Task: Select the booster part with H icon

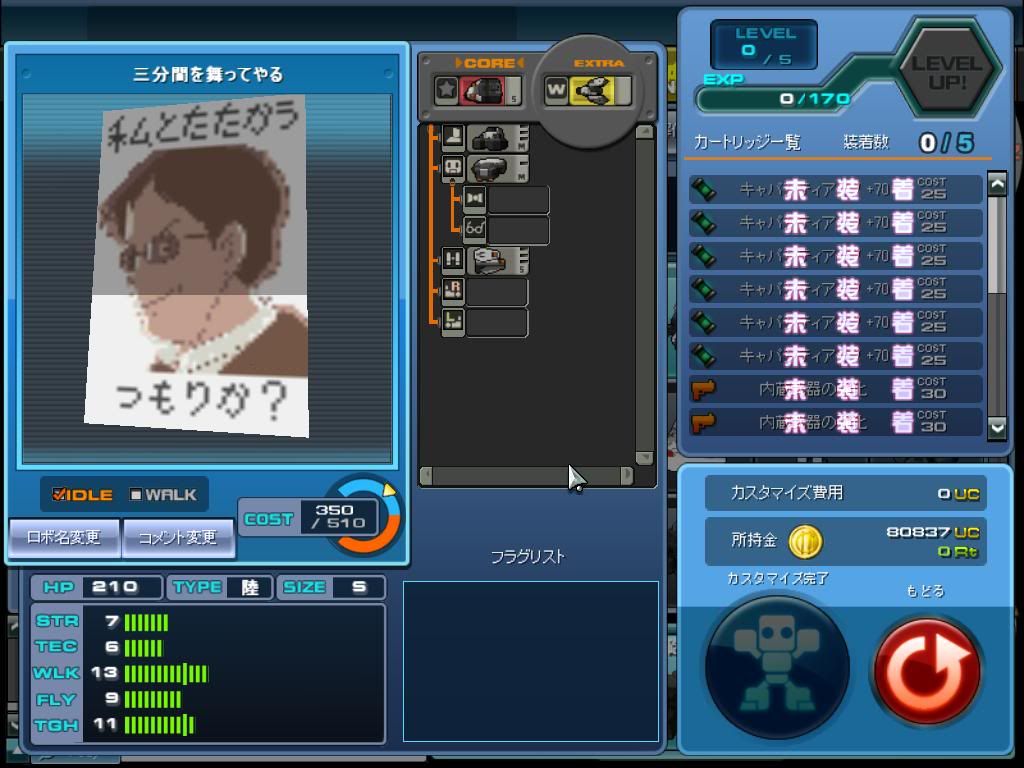Action: (487, 261)
